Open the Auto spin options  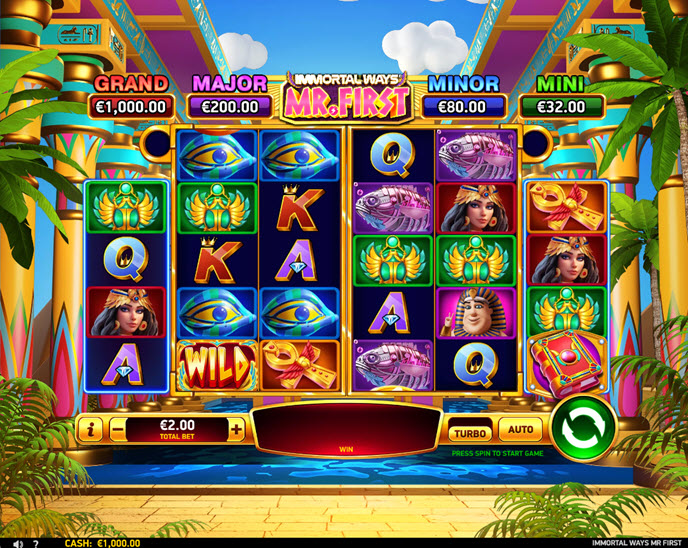pyautogui.click(x=520, y=431)
